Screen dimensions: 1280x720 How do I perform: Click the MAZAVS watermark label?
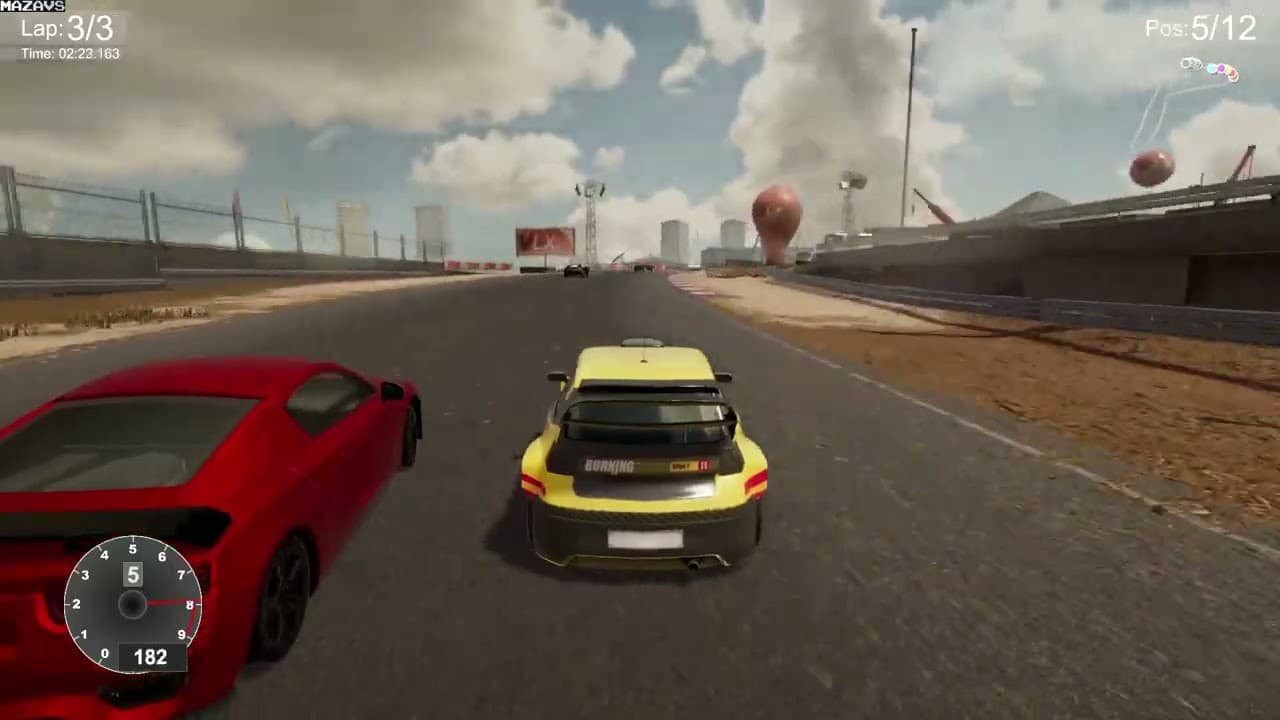pyautogui.click(x=33, y=7)
